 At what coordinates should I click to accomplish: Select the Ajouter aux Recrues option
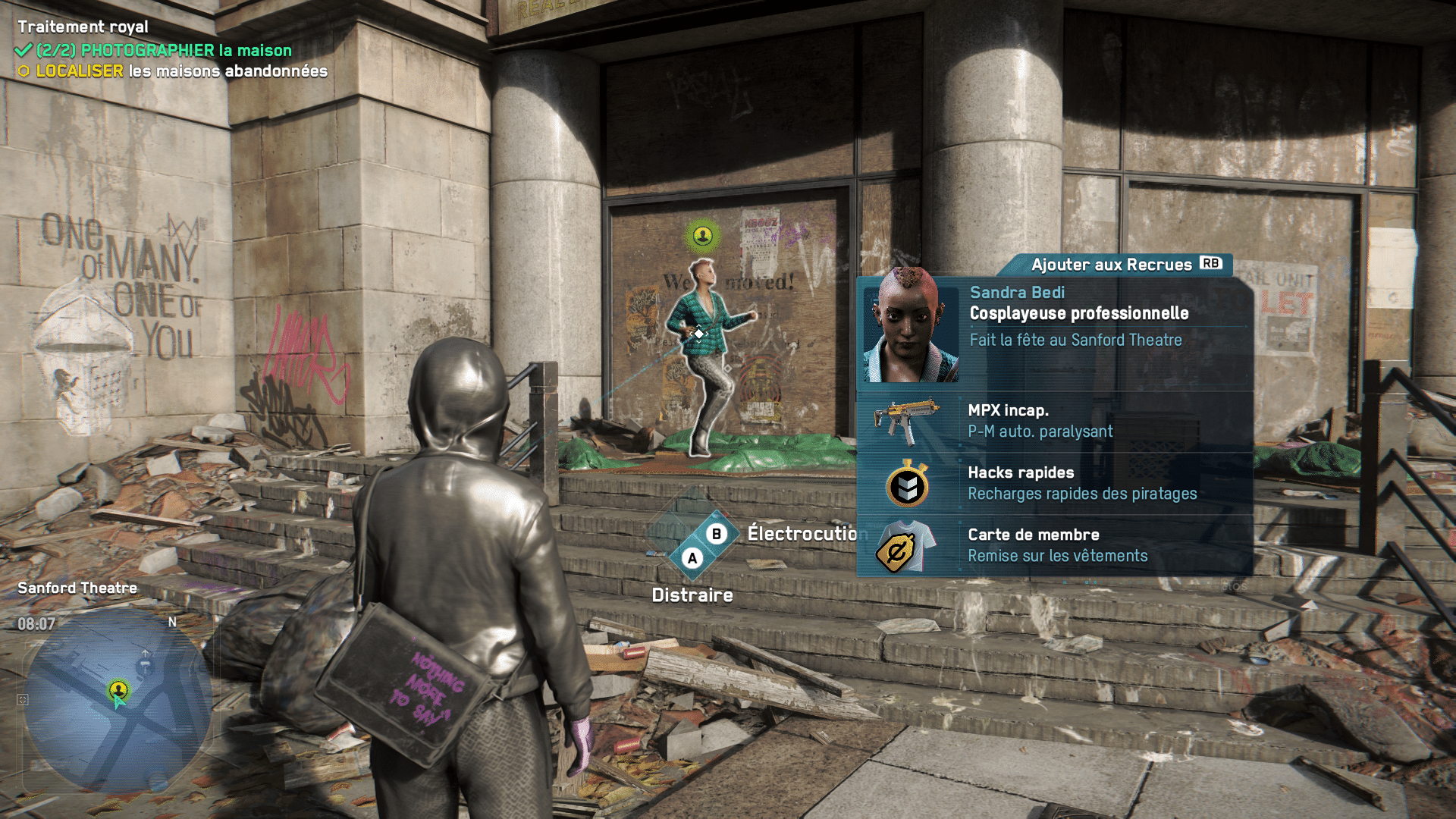click(x=1125, y=265)
